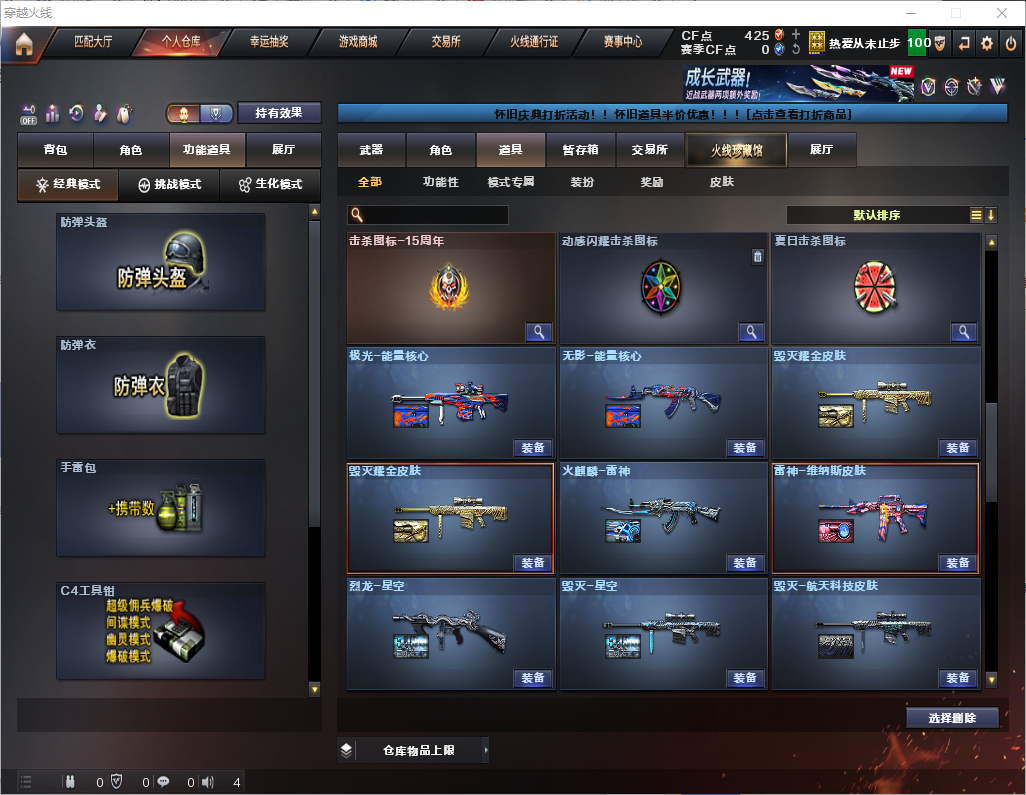This screenshot has width=1026, height=795.
Task: Choose the 手雷包 grenade pack item
Action: coord(161,508)
